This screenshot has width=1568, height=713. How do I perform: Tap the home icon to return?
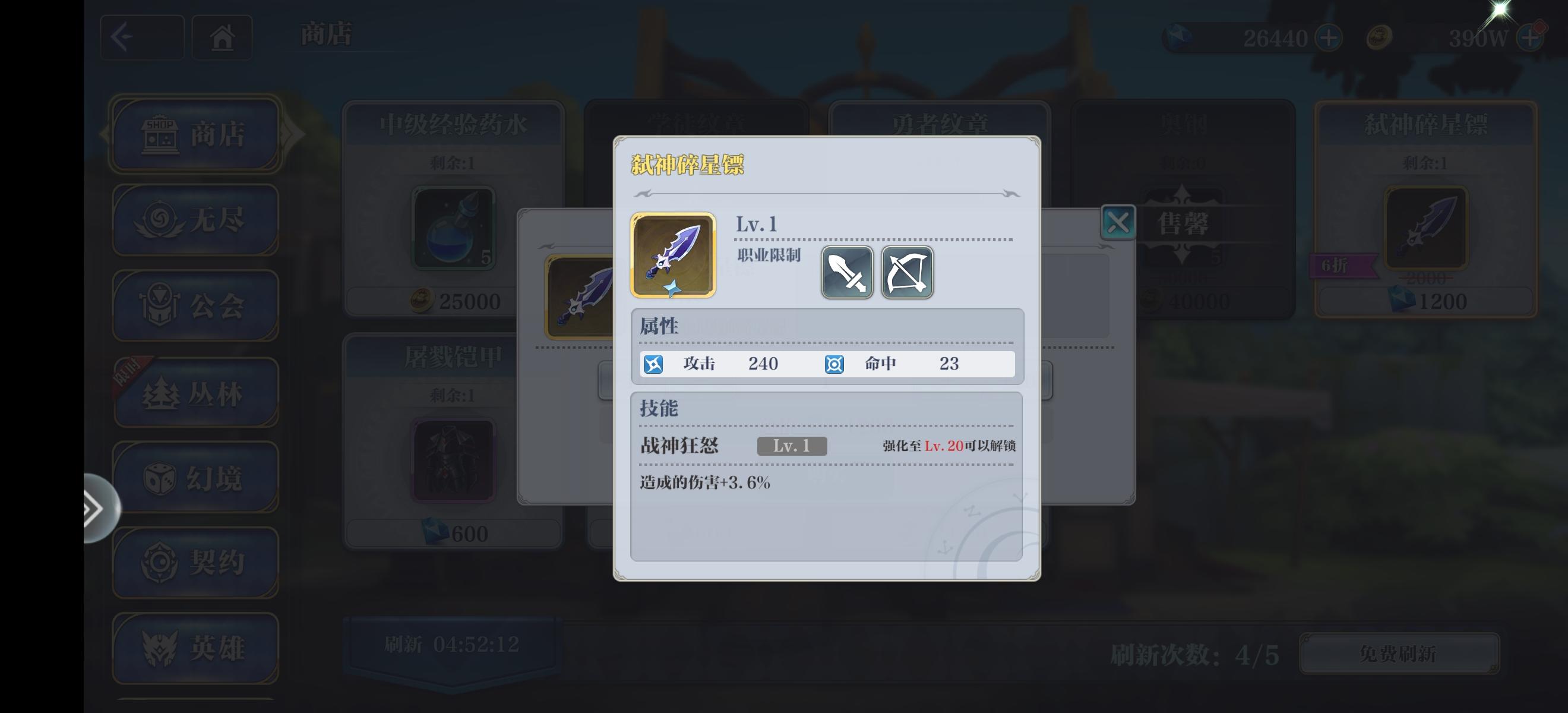click(222, 37)
